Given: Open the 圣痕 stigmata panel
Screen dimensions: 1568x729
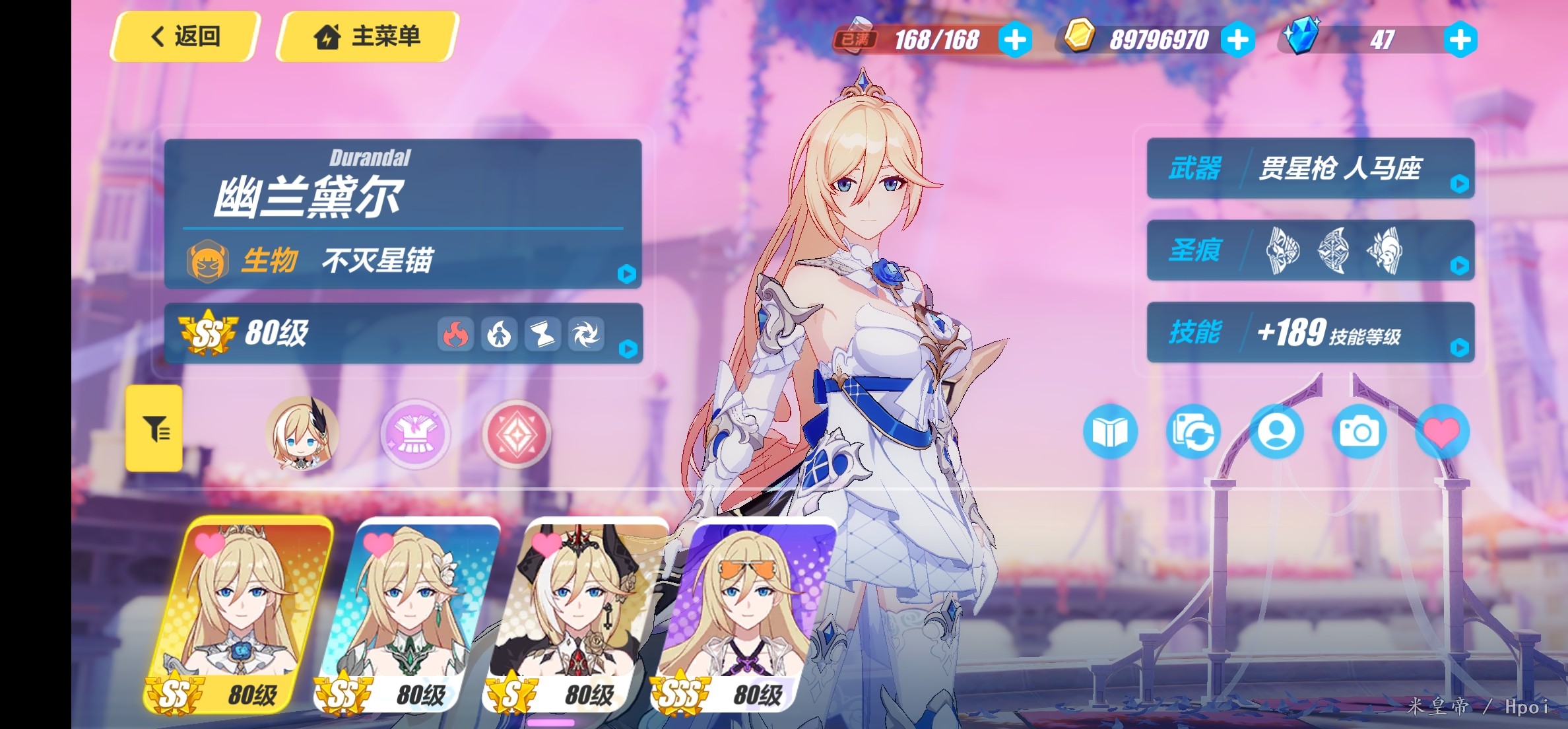Looking at the screenshot, I should click(x=1311, y=250).
